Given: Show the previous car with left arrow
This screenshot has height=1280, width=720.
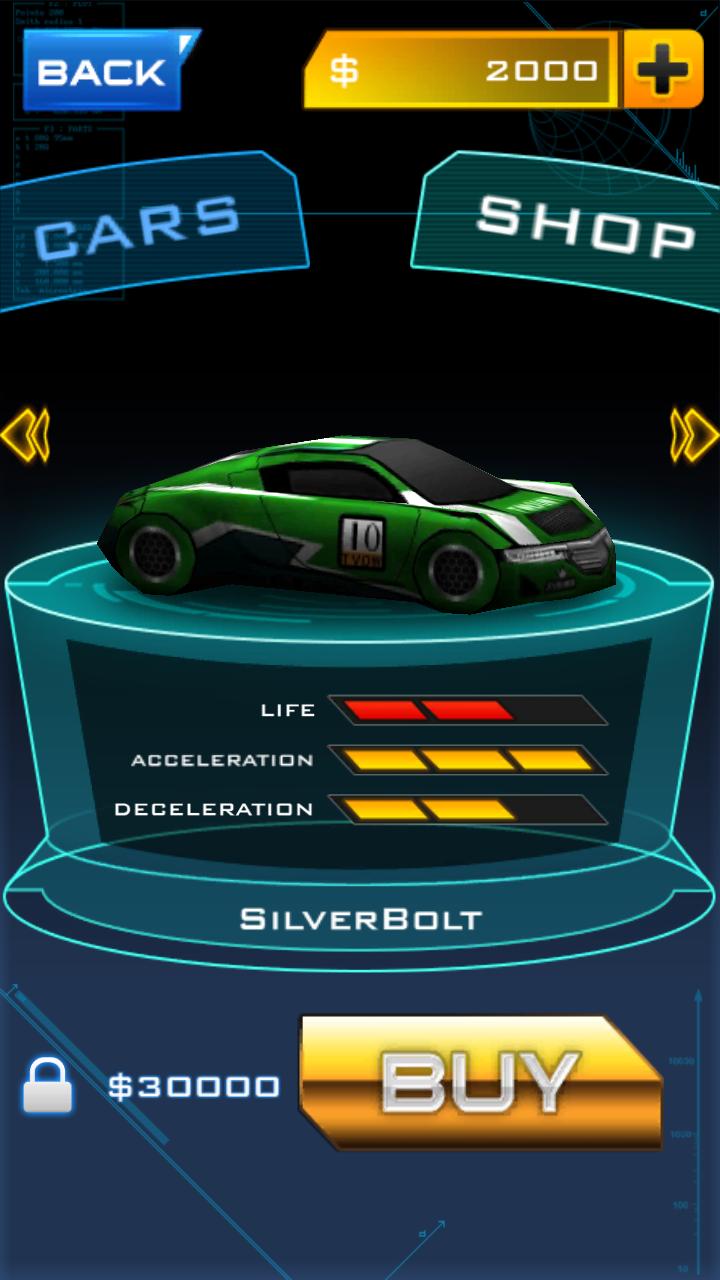Looking at the screenshot, I should coord(25,433).
